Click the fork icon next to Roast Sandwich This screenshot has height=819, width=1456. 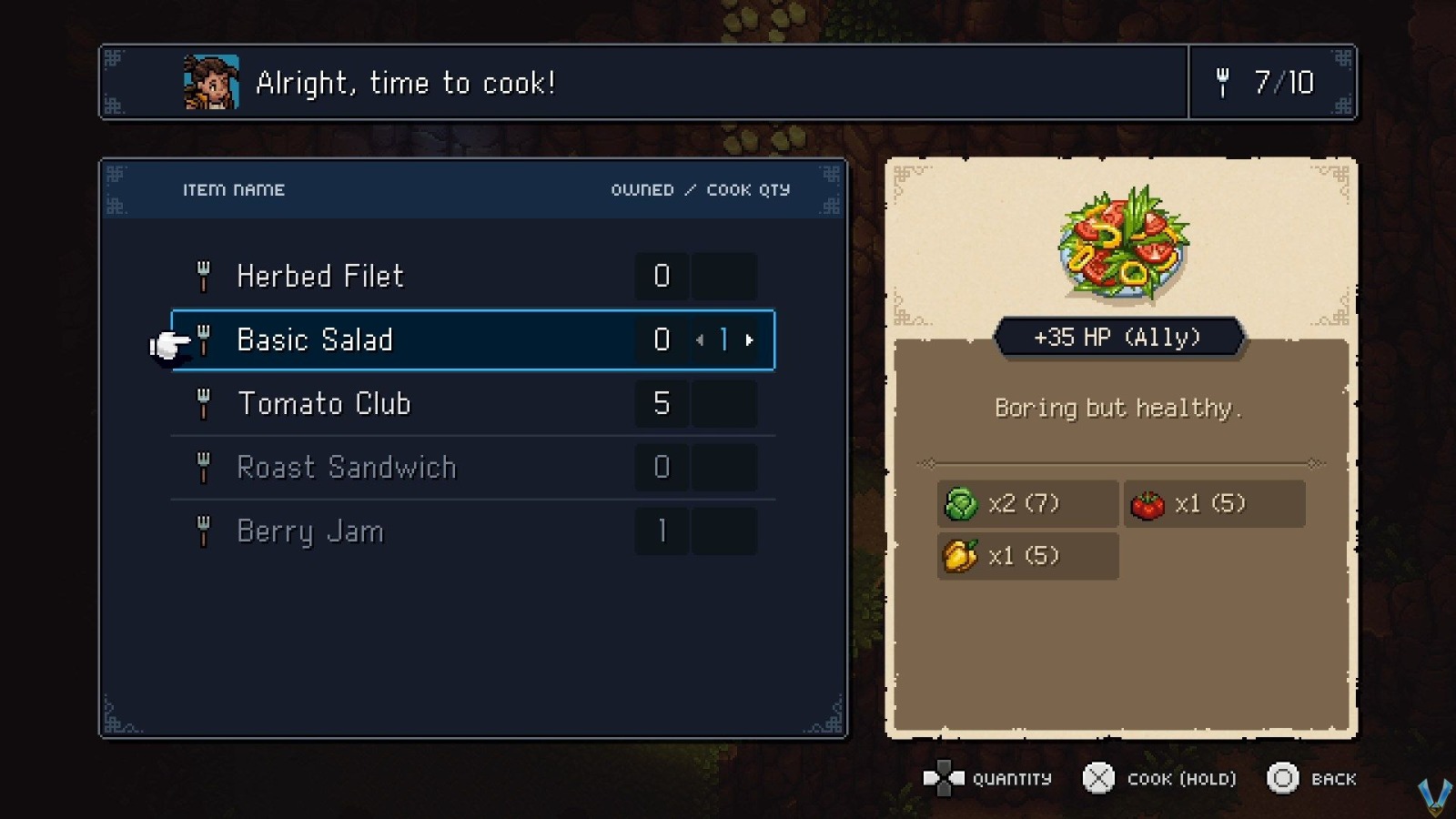coord(204,467)
